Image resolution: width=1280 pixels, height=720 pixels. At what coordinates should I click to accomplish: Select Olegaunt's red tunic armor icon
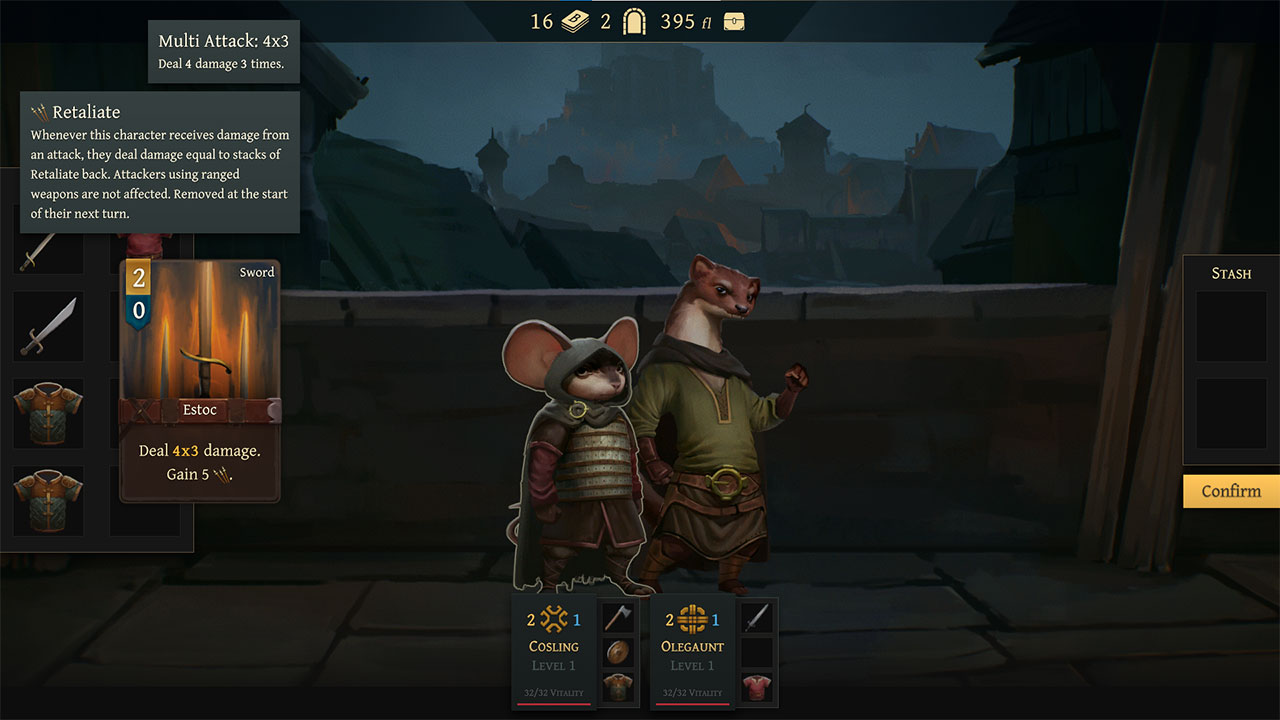click(x=757, y=688)
